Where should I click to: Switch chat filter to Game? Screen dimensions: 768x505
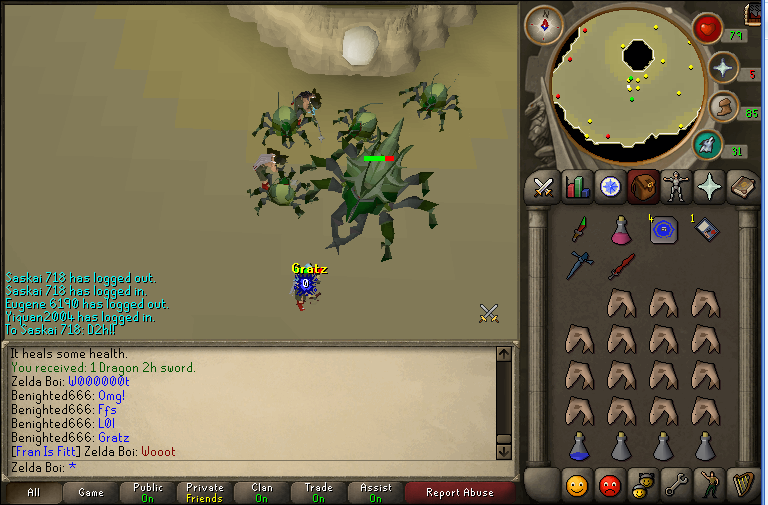(x=91, y=492)
